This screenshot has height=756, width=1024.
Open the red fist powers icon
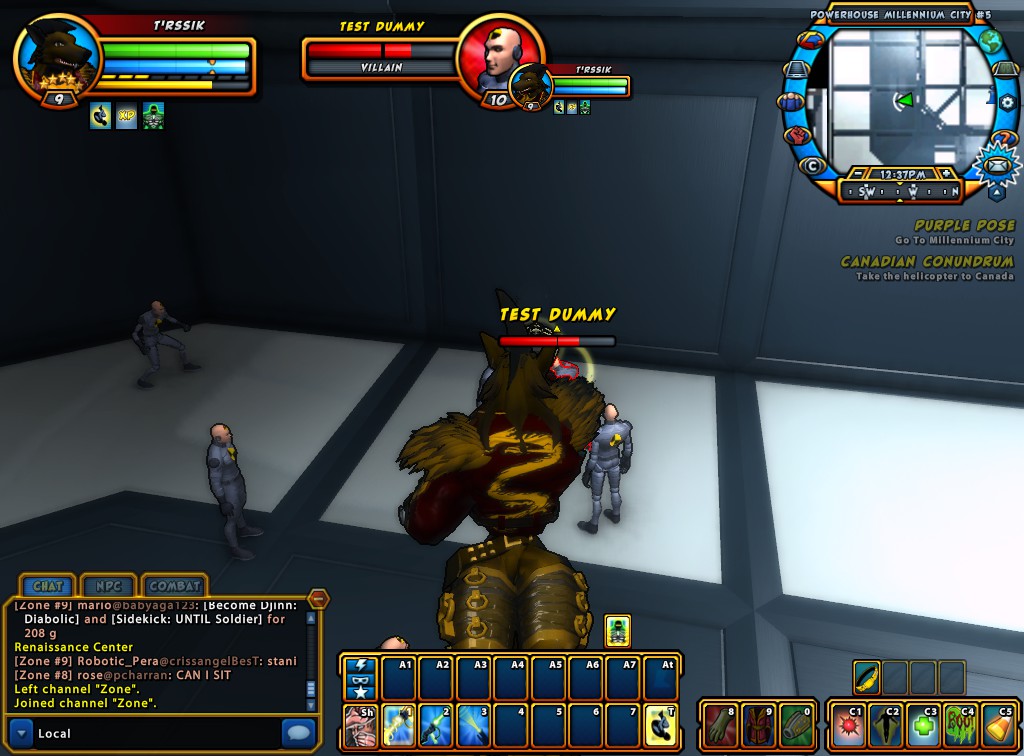point(797,135)
